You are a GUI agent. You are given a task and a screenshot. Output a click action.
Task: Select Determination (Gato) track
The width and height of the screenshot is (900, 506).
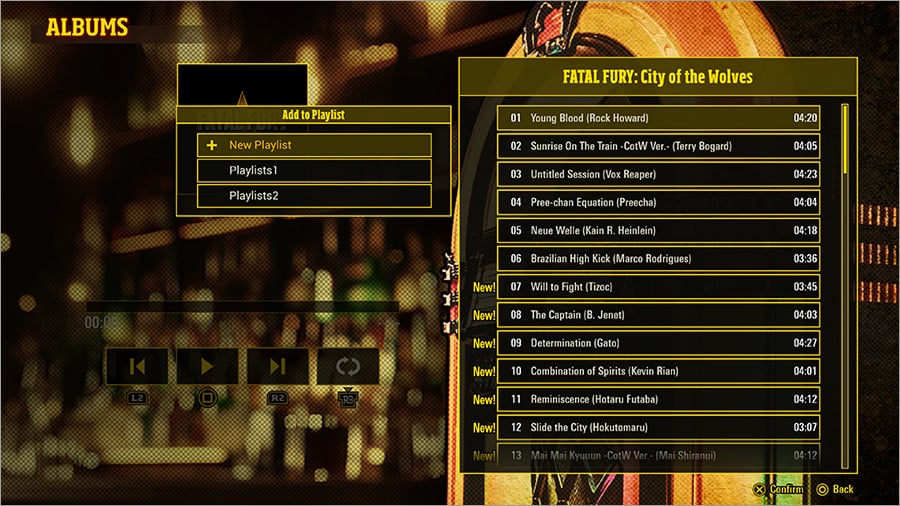pyautogui.click(x=658, y=343)
